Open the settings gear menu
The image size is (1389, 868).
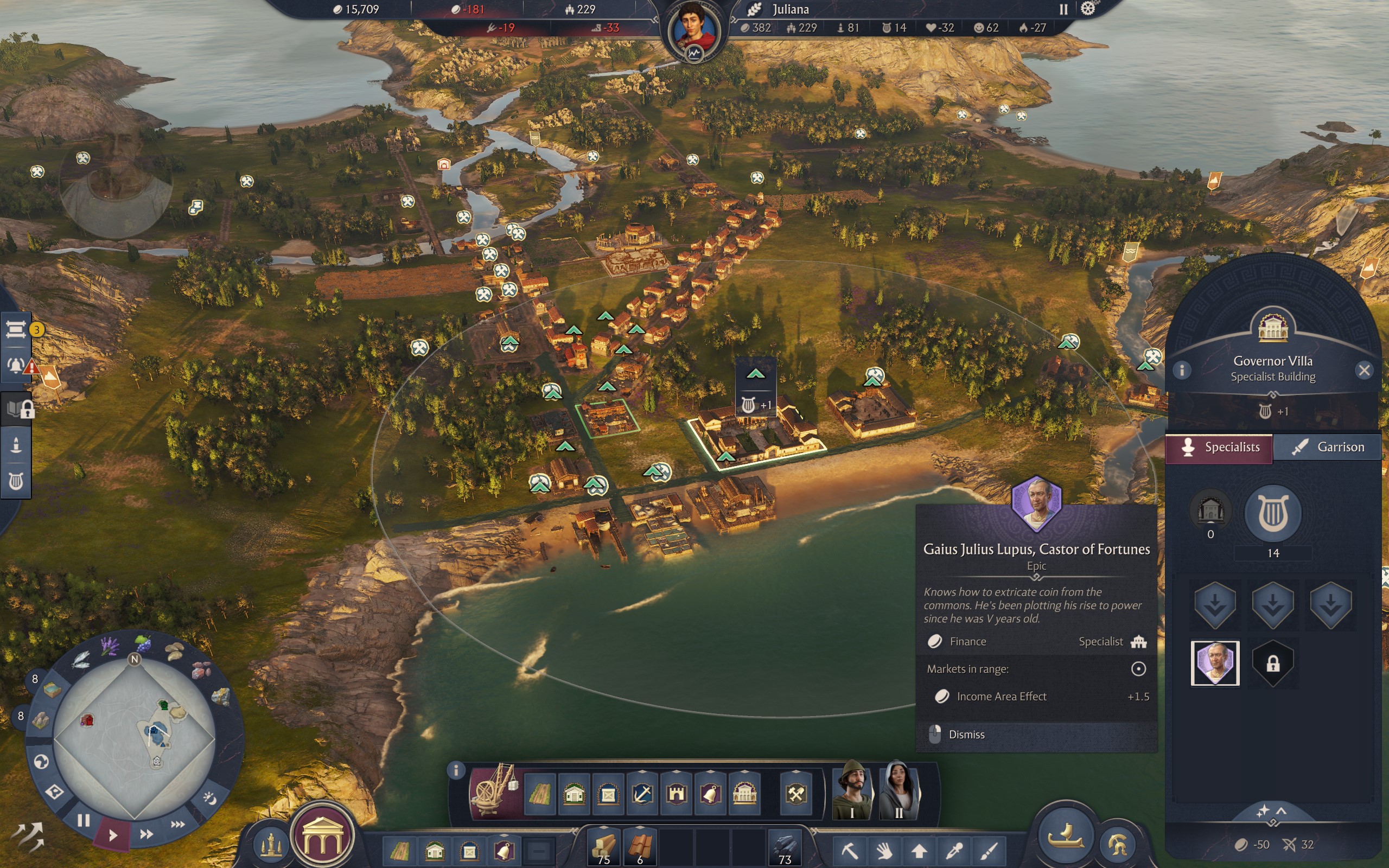click(1088, 9)
